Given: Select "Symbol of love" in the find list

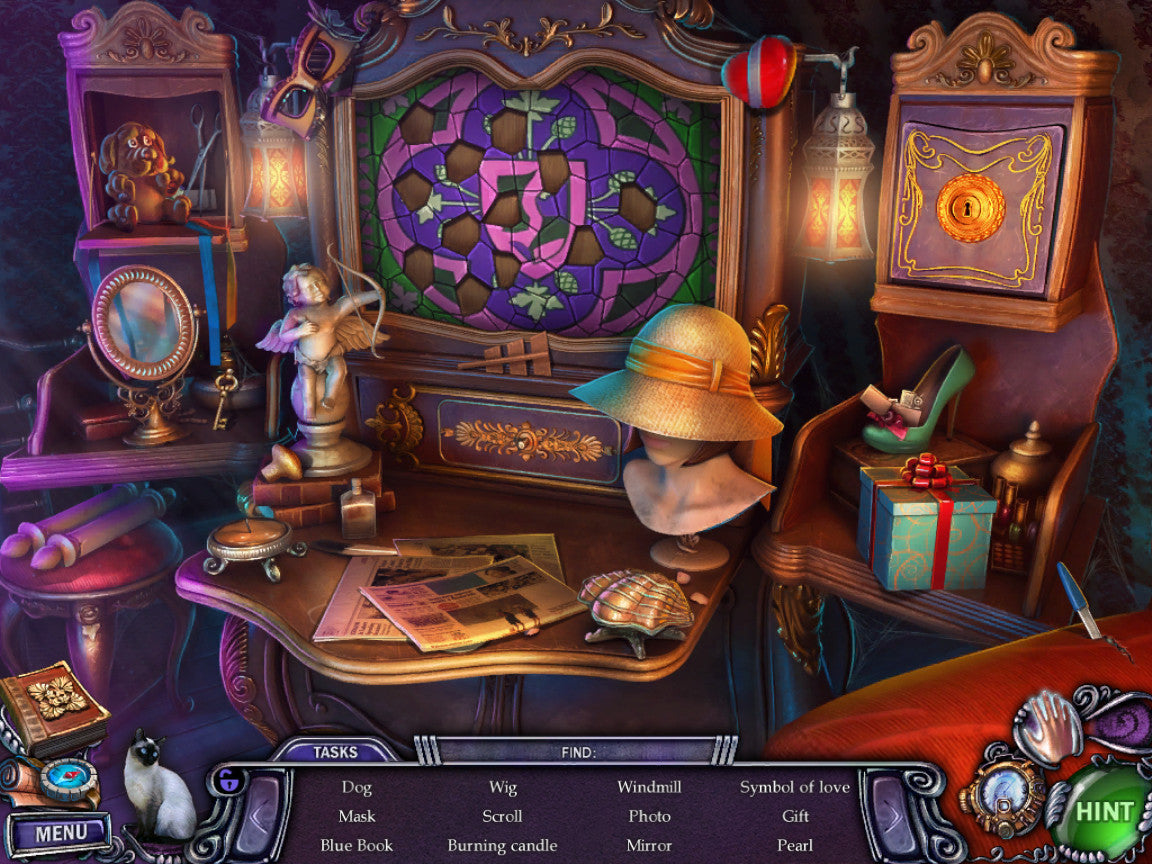Looking at the screenshot, I should [x=795, y=787].
